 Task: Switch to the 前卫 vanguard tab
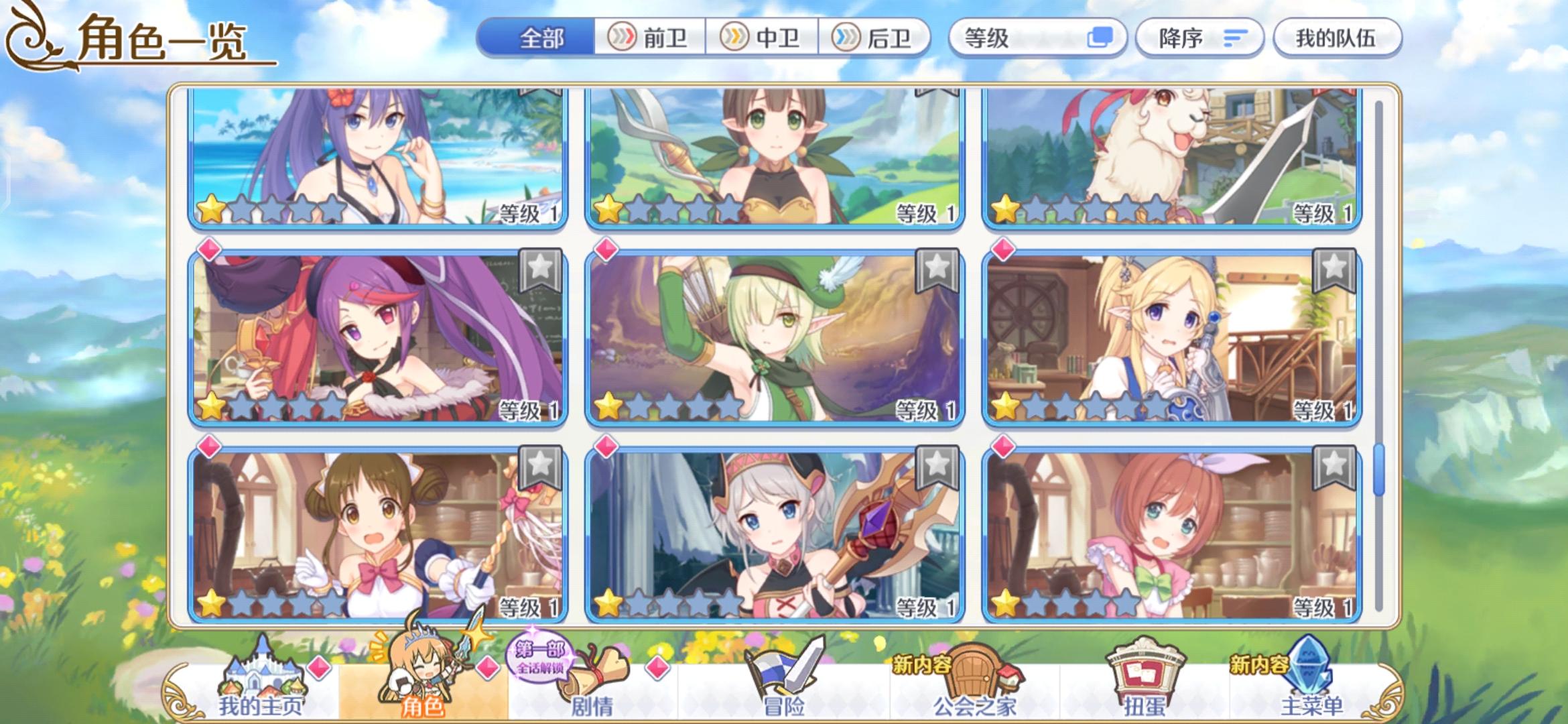(x=648, y=38)
